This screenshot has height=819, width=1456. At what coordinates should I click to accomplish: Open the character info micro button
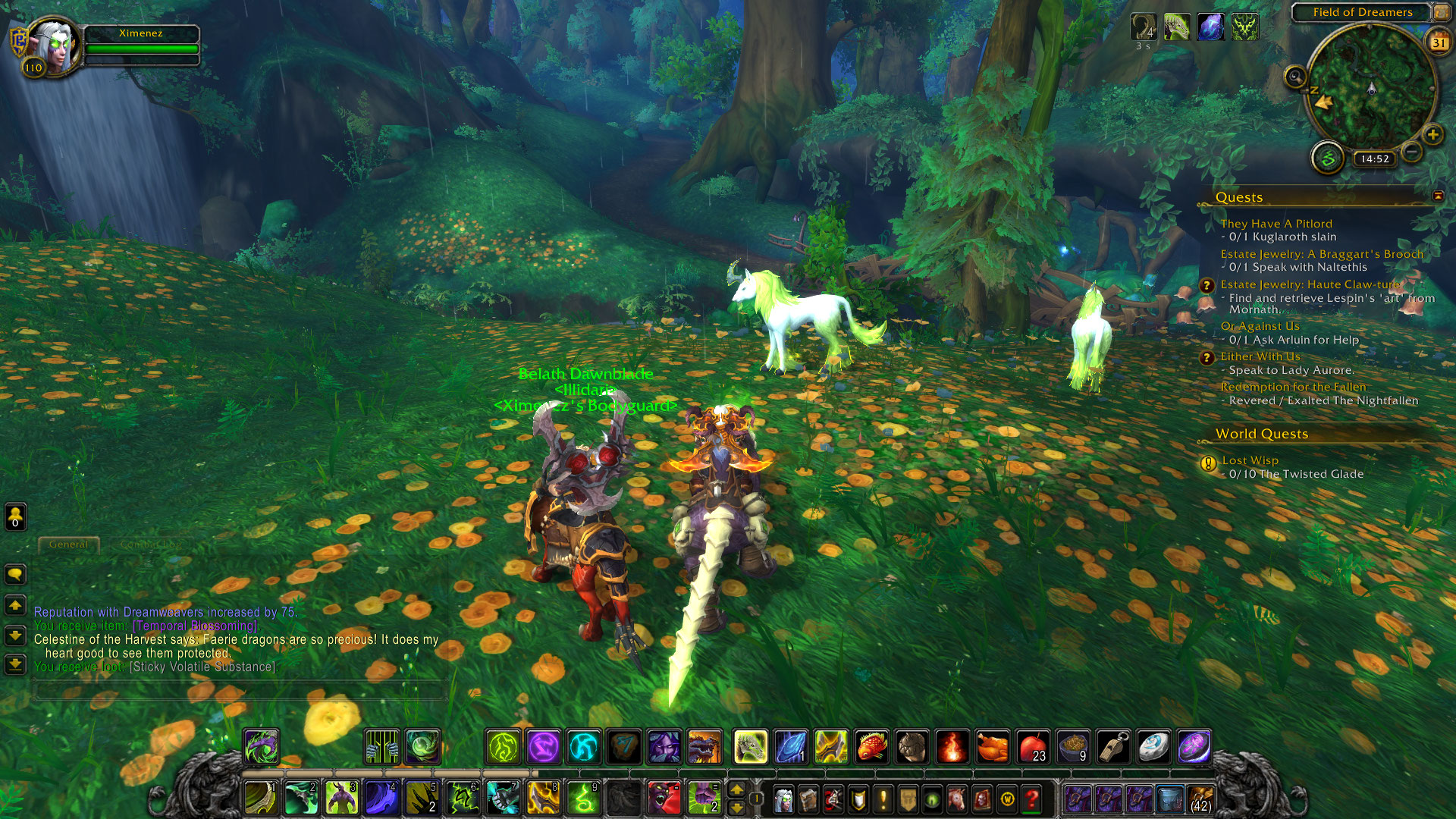783,799
